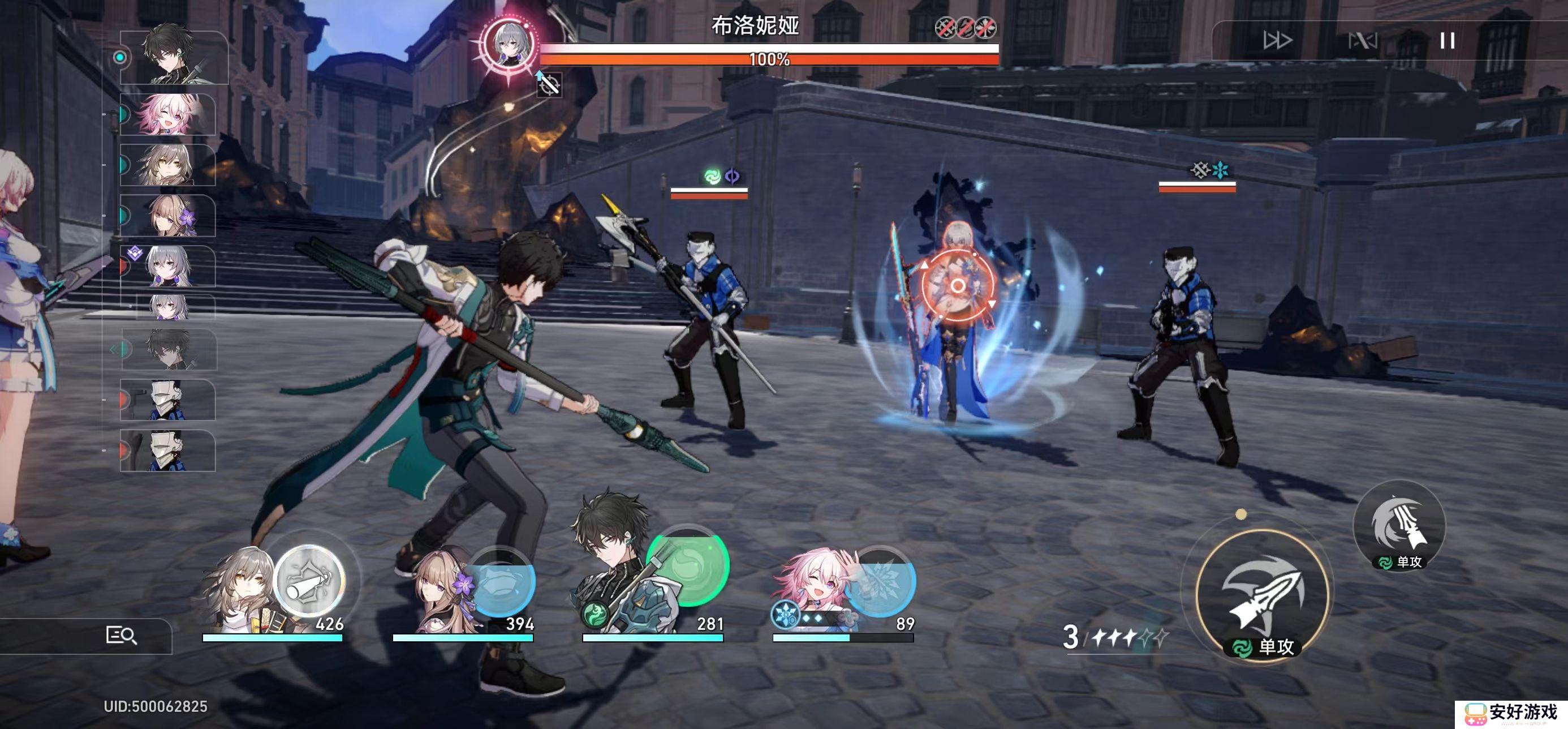Select the Trailblazer's portrait in turn order

168,165
